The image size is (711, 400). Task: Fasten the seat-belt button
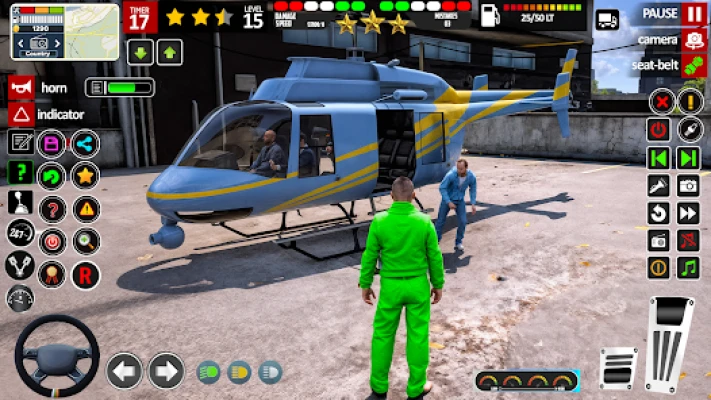tap(694, 66)
